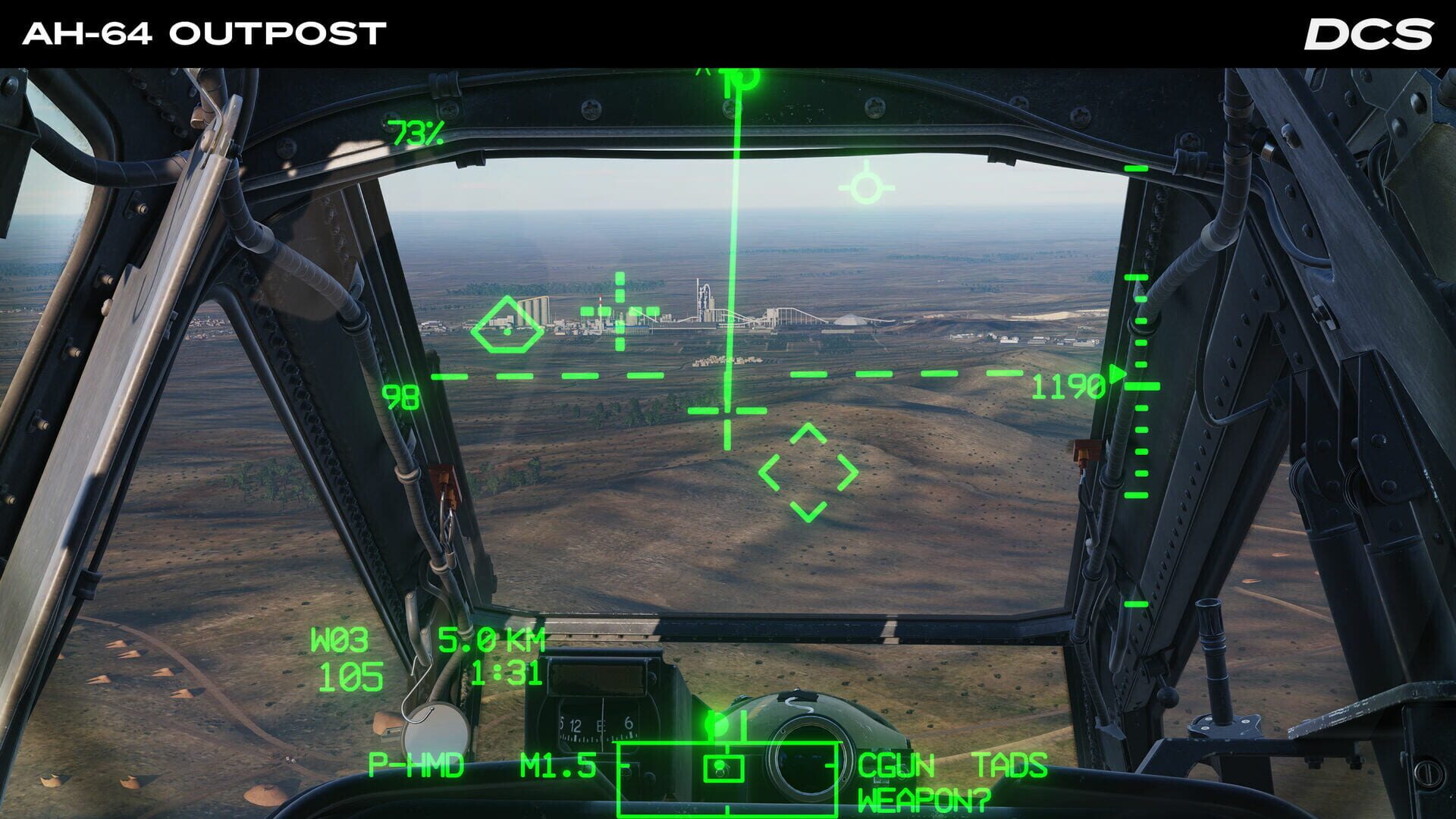Click the AH-64 OUTPOST title text
Screen dimensions: 1456x819
(x=203, y=32)
